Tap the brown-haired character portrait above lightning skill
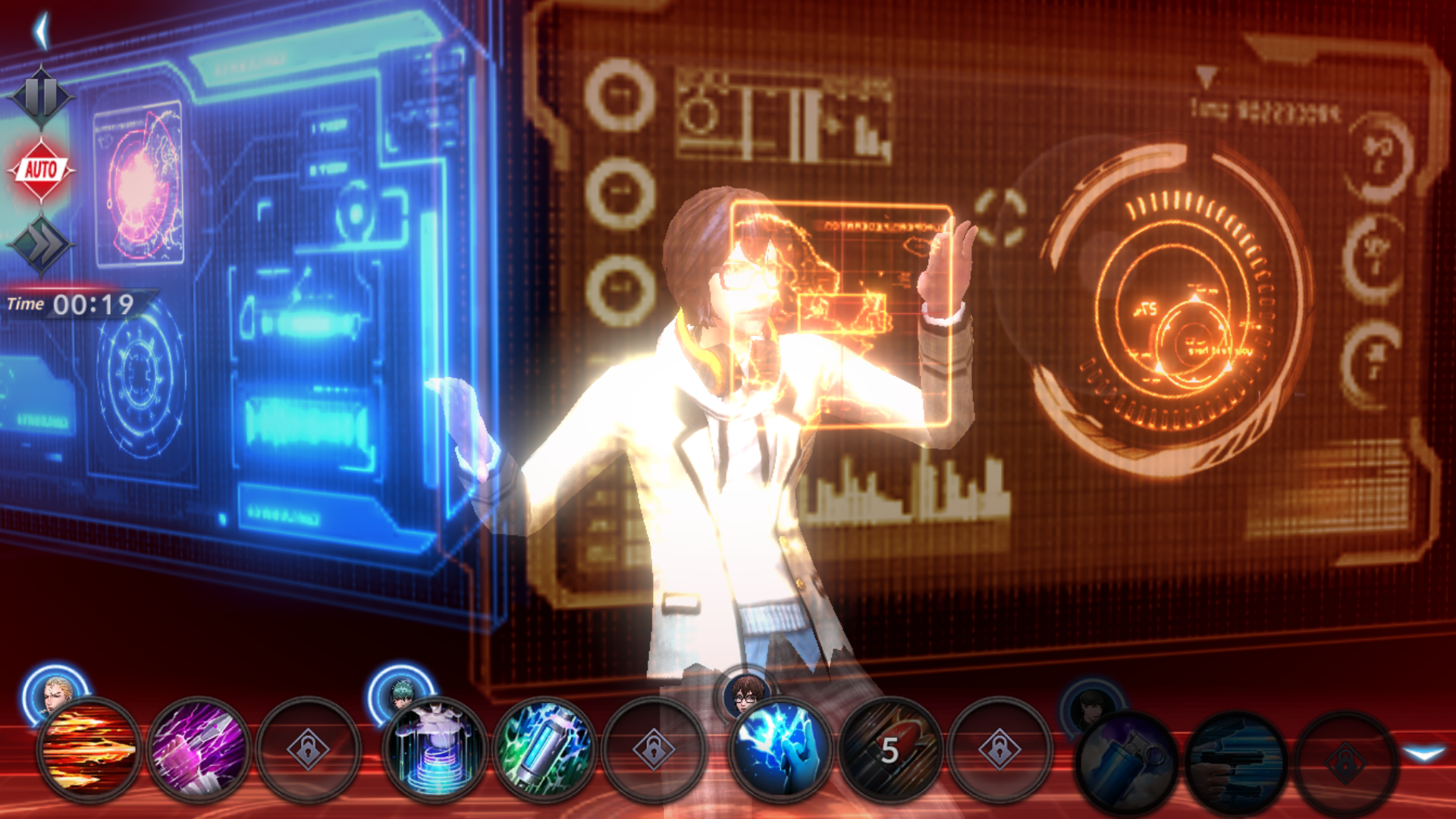 [747, 694]
